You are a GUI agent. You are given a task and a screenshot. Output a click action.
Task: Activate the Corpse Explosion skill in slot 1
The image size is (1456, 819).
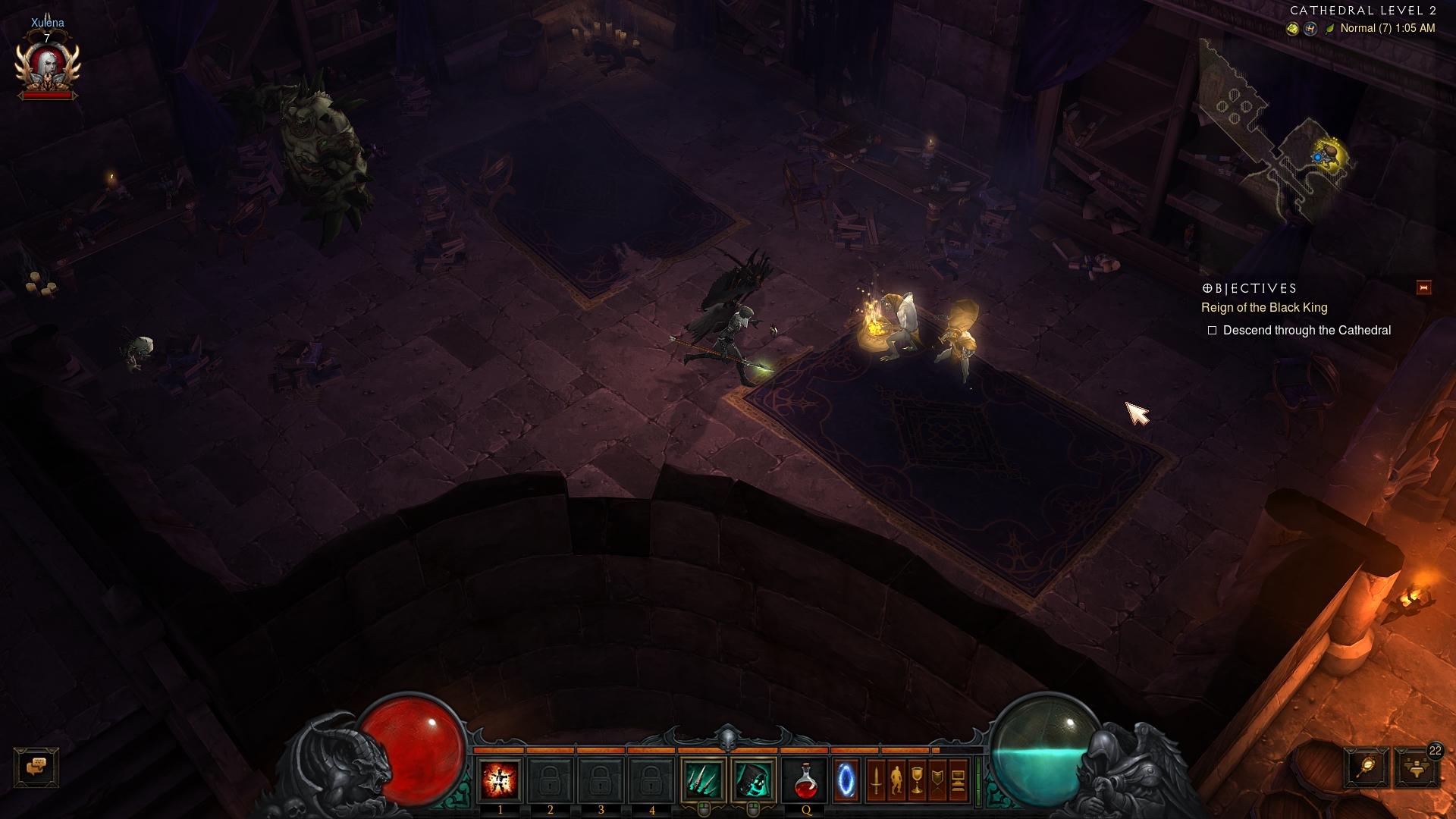(500, 780)
